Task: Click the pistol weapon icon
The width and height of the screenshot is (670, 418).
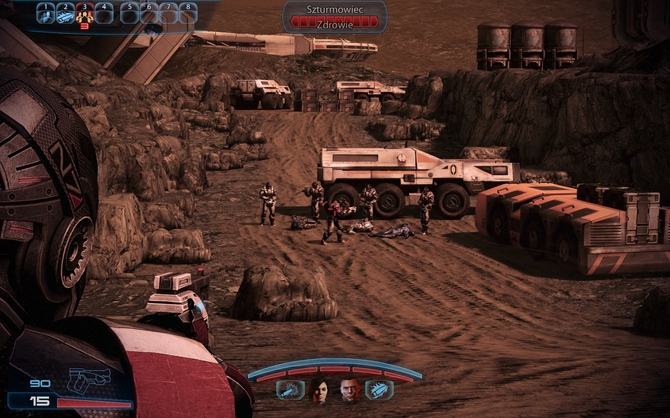Action: coord(90,381)
